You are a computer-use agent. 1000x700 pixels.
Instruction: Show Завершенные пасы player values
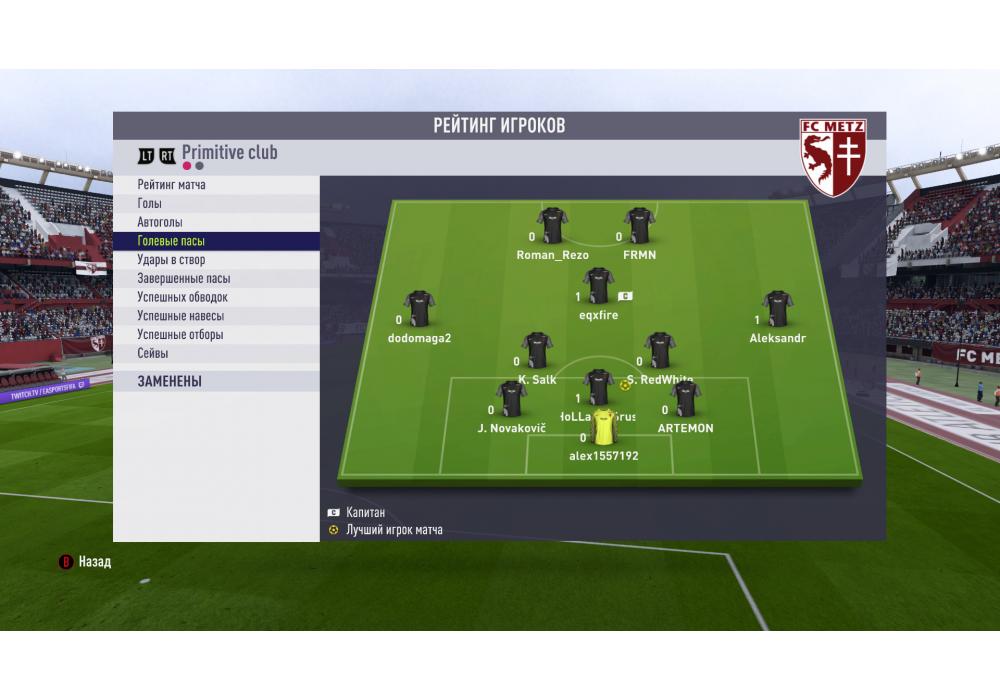coord(184,279)
